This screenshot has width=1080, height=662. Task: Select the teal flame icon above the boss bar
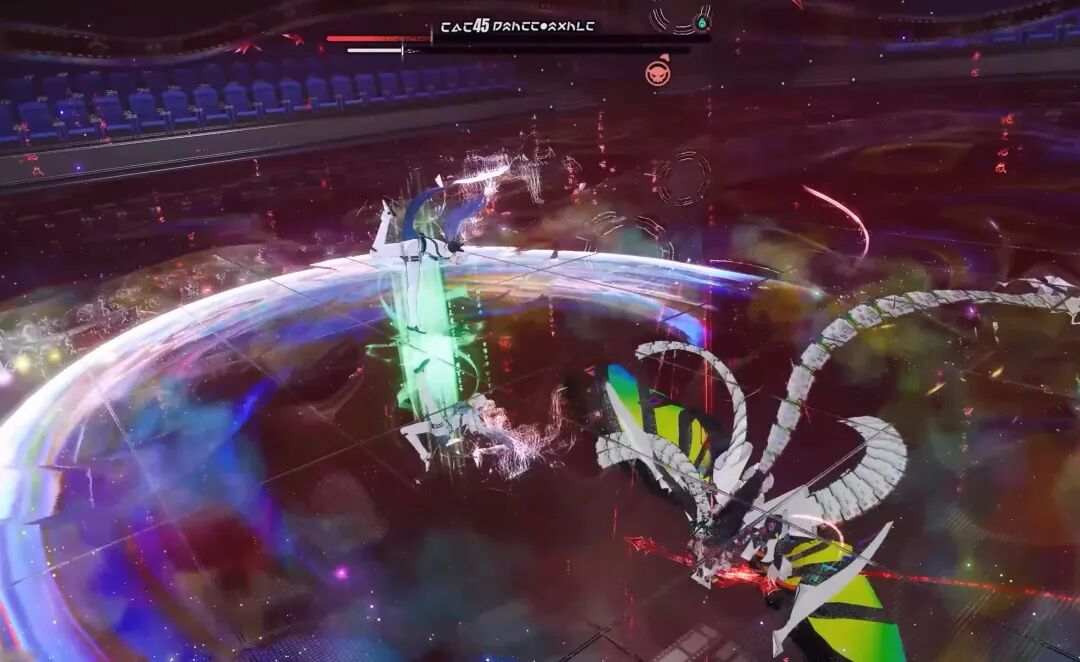[702, 22]
